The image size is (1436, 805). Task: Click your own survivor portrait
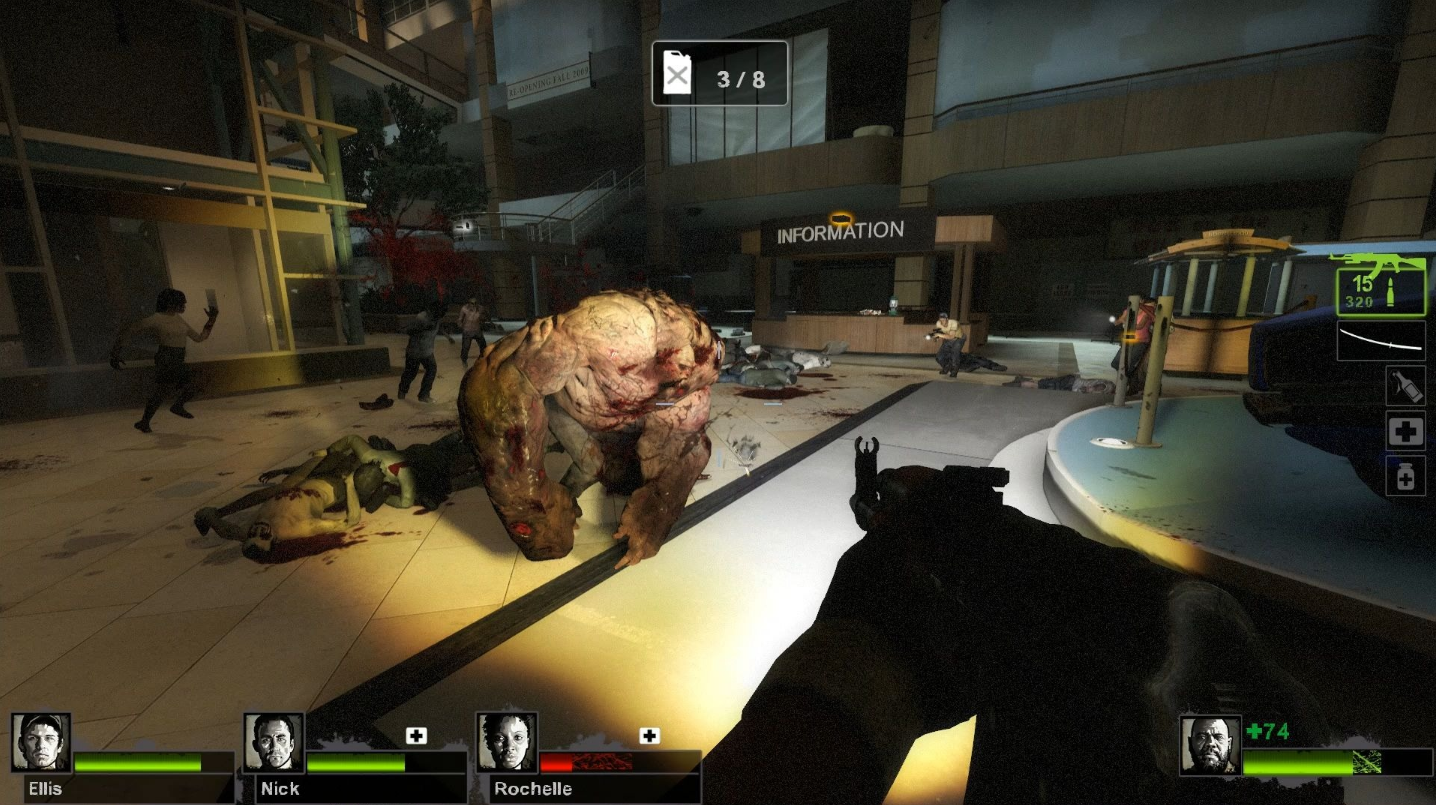click(x=1210, y=745)
